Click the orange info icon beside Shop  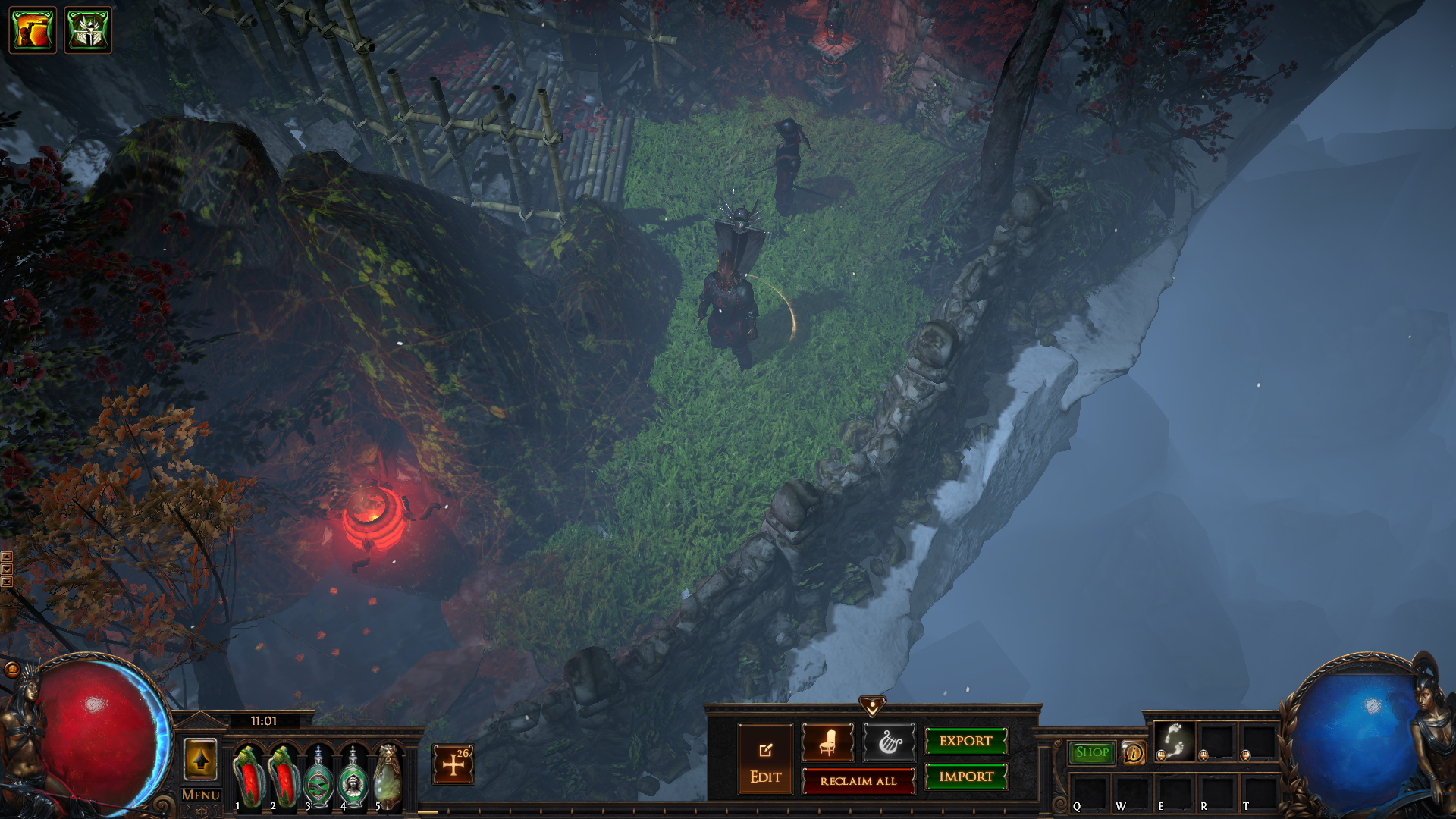click(x=1134, y=753)
